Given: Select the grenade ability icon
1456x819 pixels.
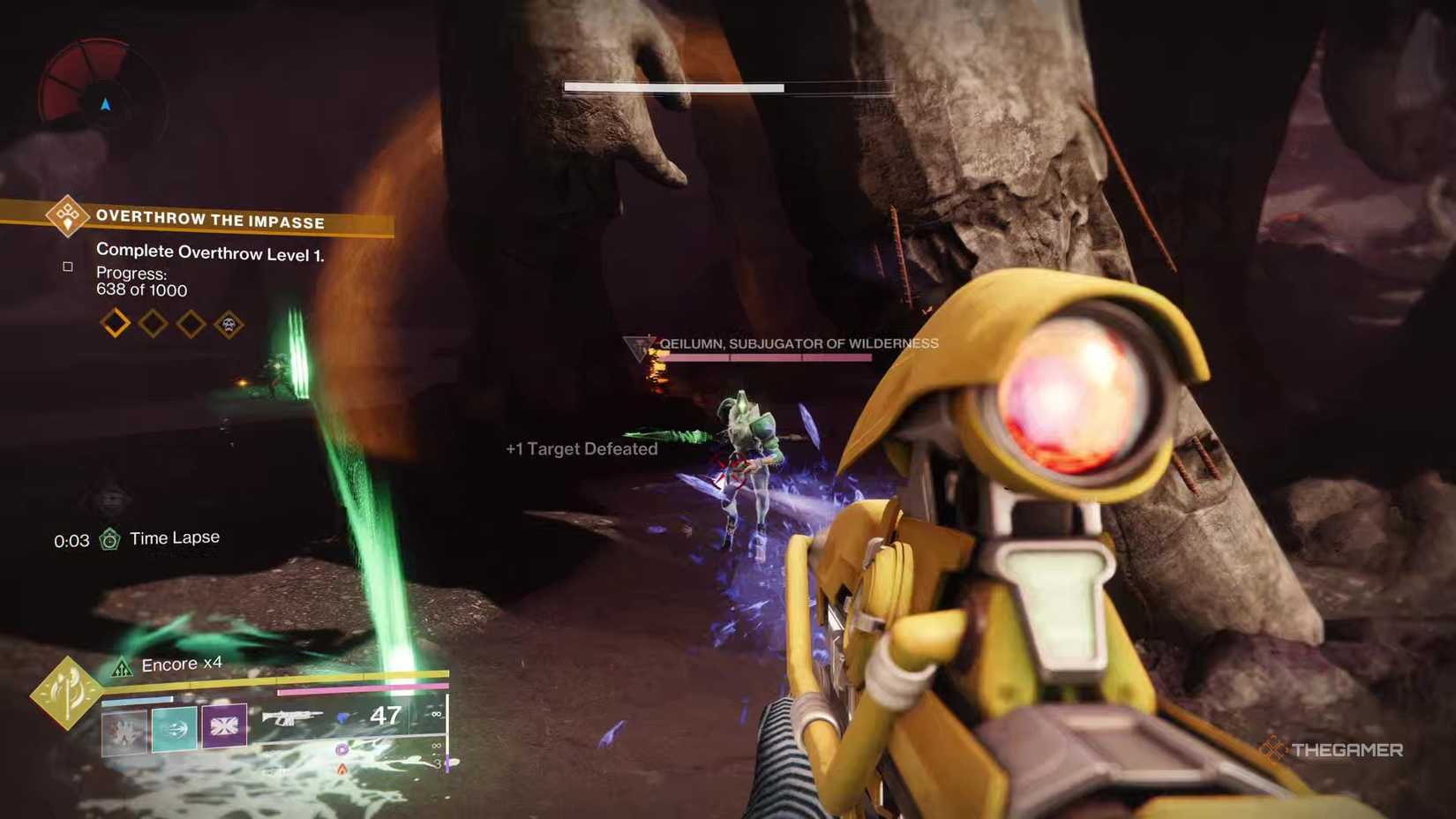Looking at the screenshot, I should click(x=122, y=731).
